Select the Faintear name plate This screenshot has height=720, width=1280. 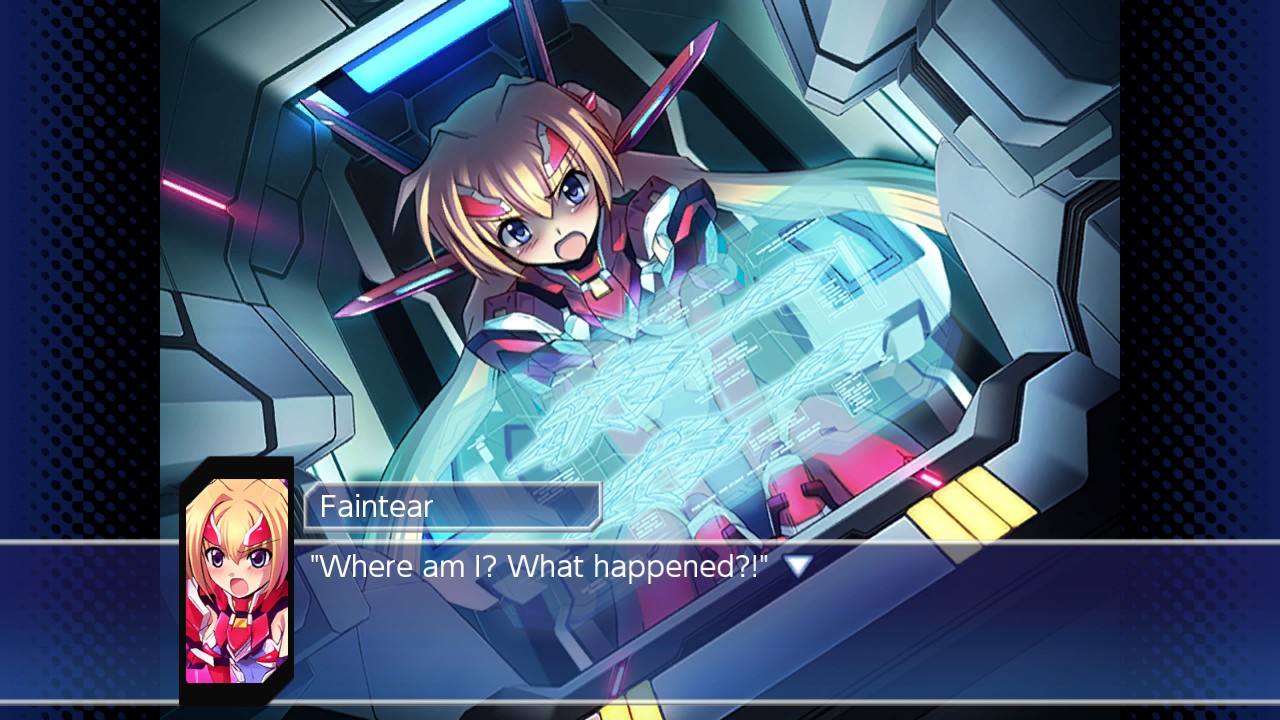450,506
